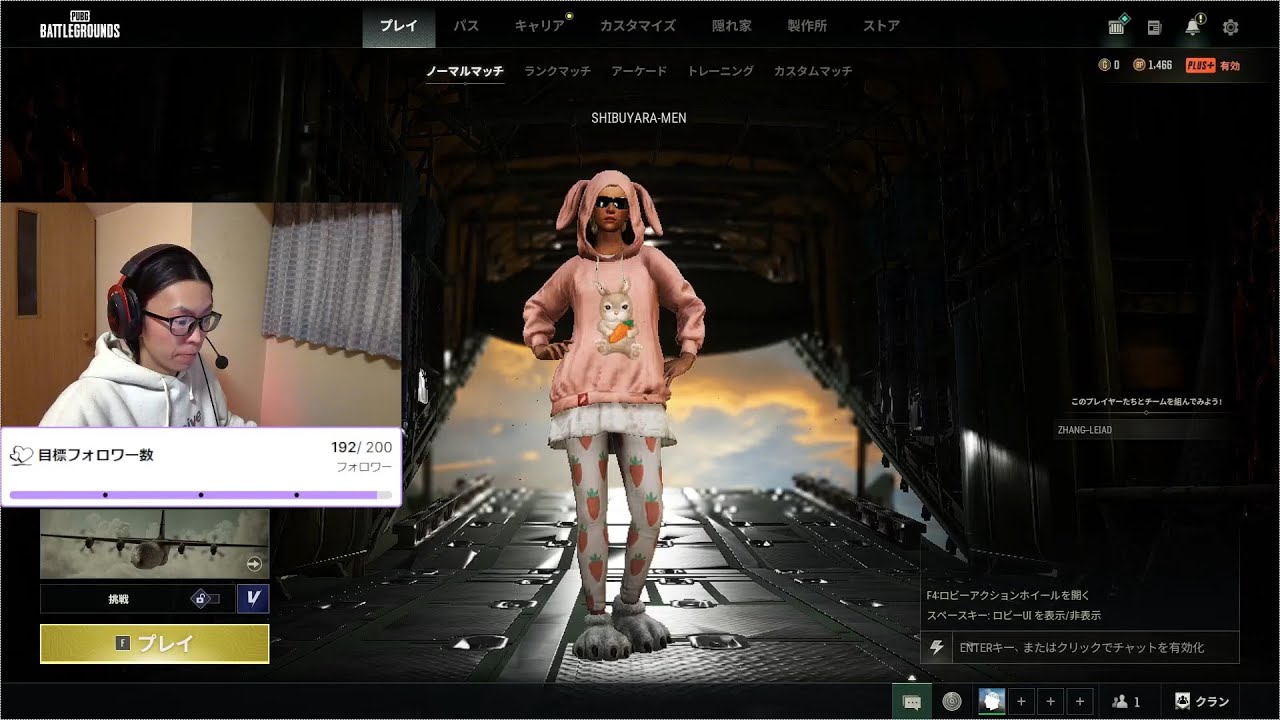This screenshot has width=1280, height=720.
Task: Open the ストア menu item
Action: click(880, 27)
